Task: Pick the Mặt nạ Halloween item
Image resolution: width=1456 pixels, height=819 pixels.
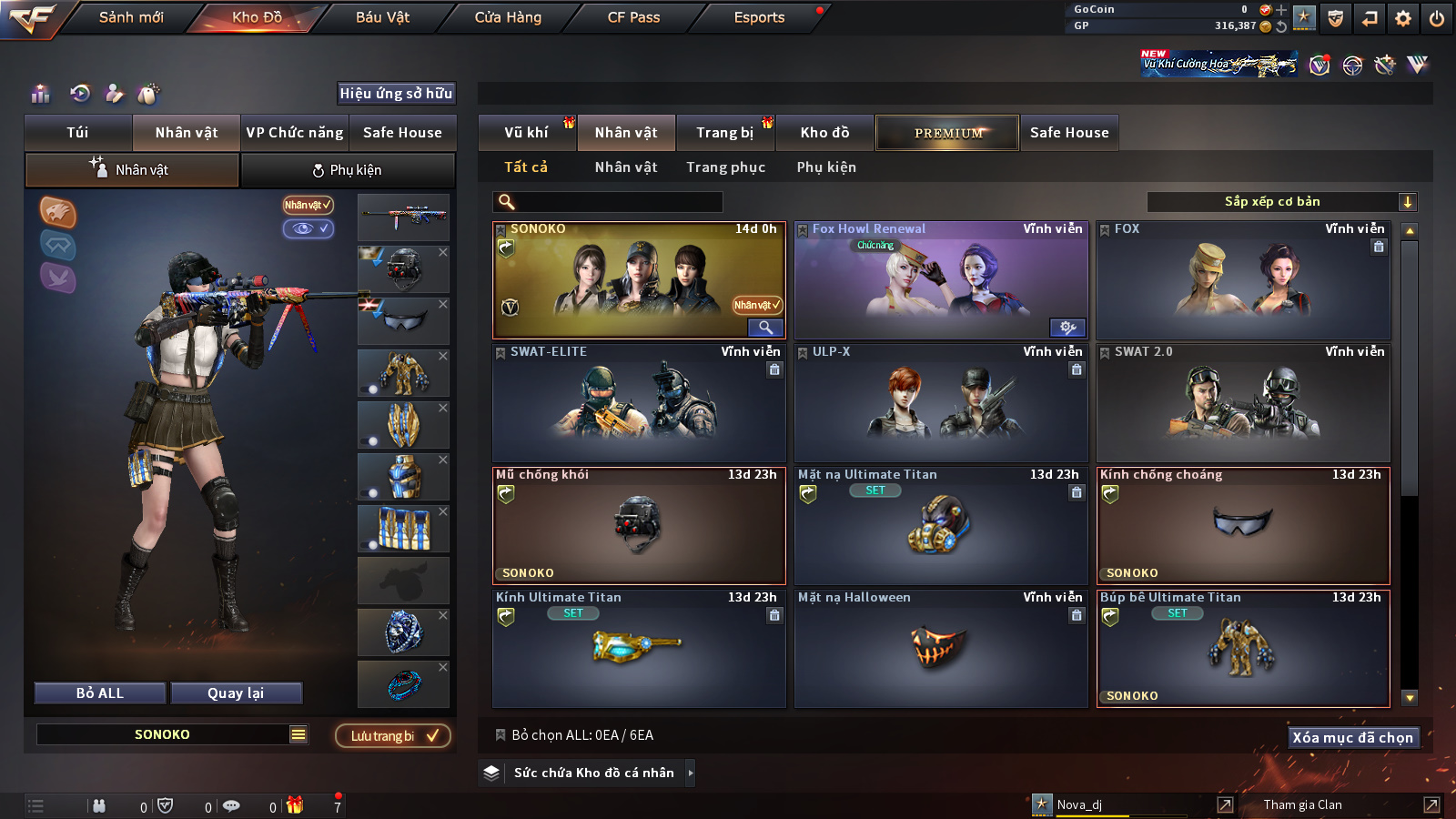Action: pyautogui.click(x=940, y=648)
